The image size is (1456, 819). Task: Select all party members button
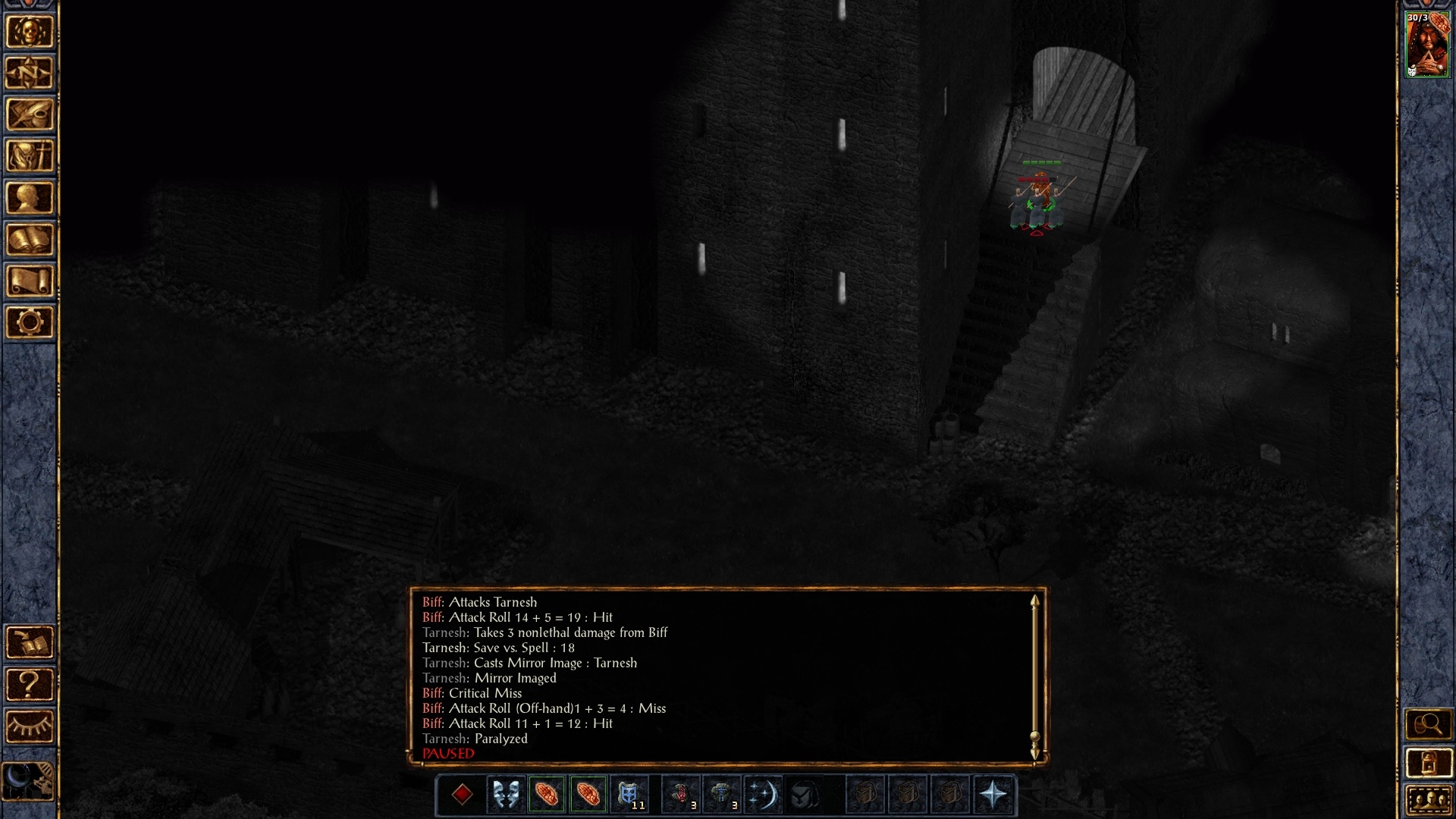tap(1427, 800)
